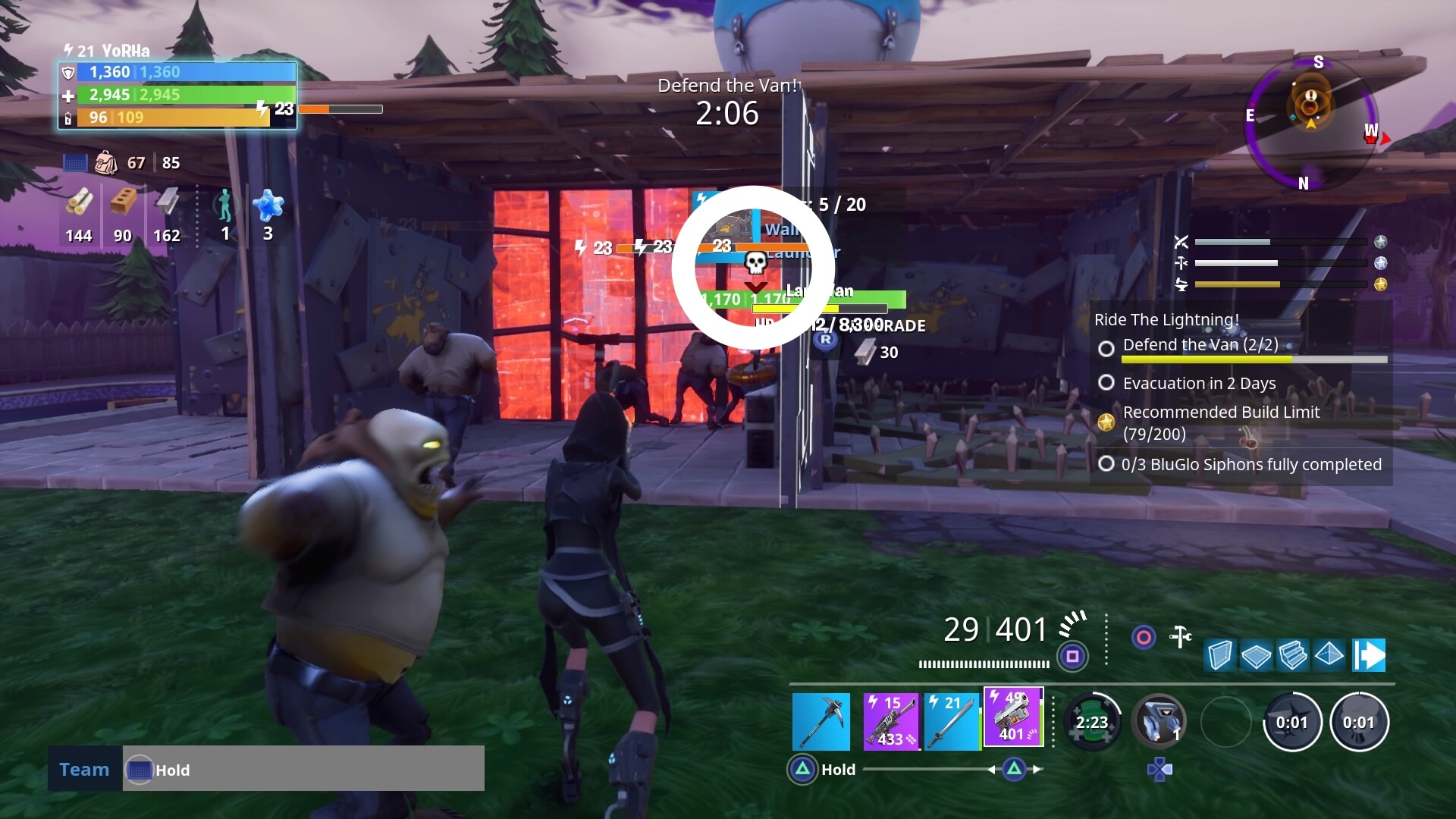This screenshot has width=1456, height=819.
Task: Click the left hotbar cycle arrow
Action: point(990,769)
